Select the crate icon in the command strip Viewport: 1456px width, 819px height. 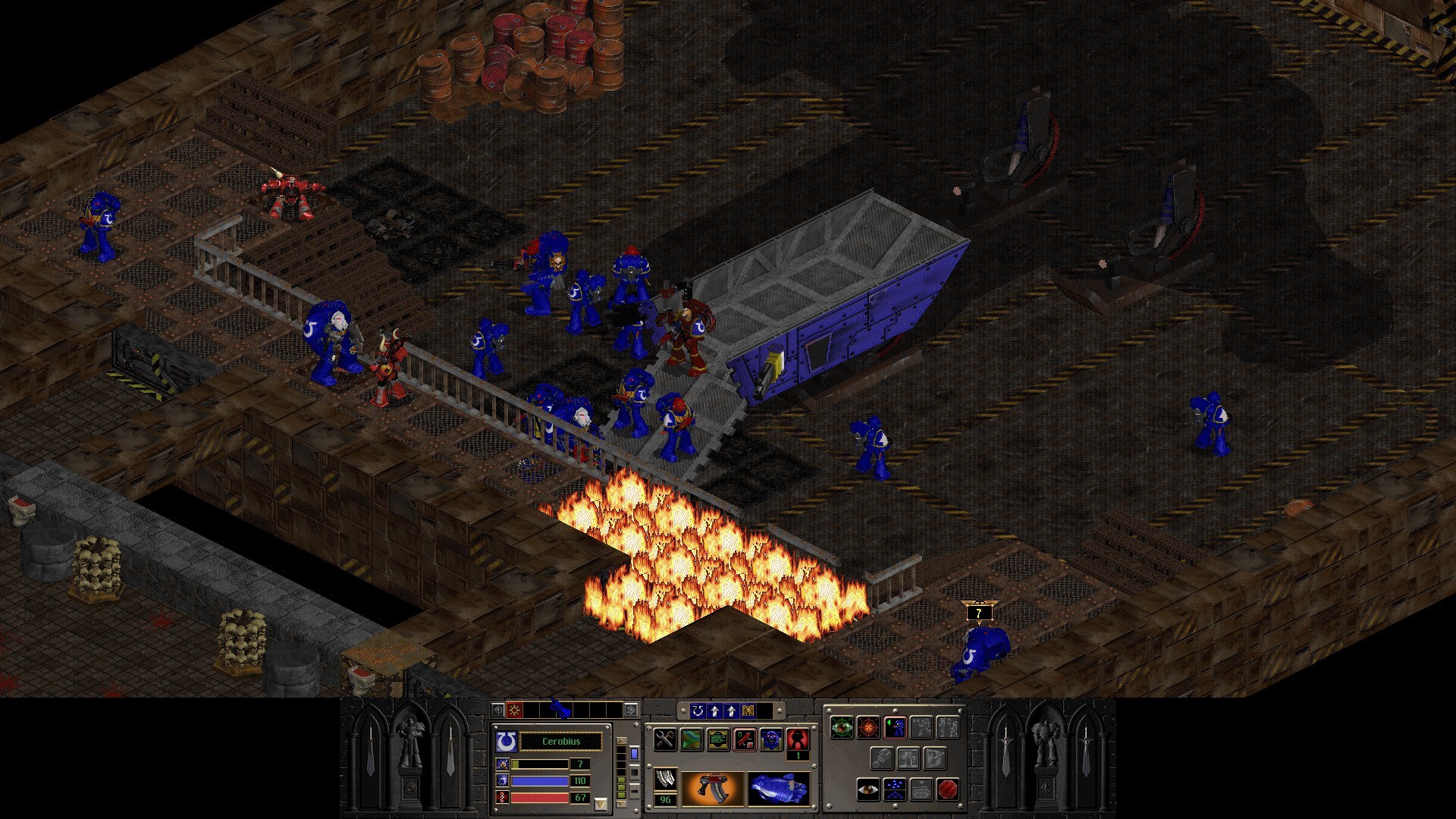pyautogui.click(x=748, y=711)
